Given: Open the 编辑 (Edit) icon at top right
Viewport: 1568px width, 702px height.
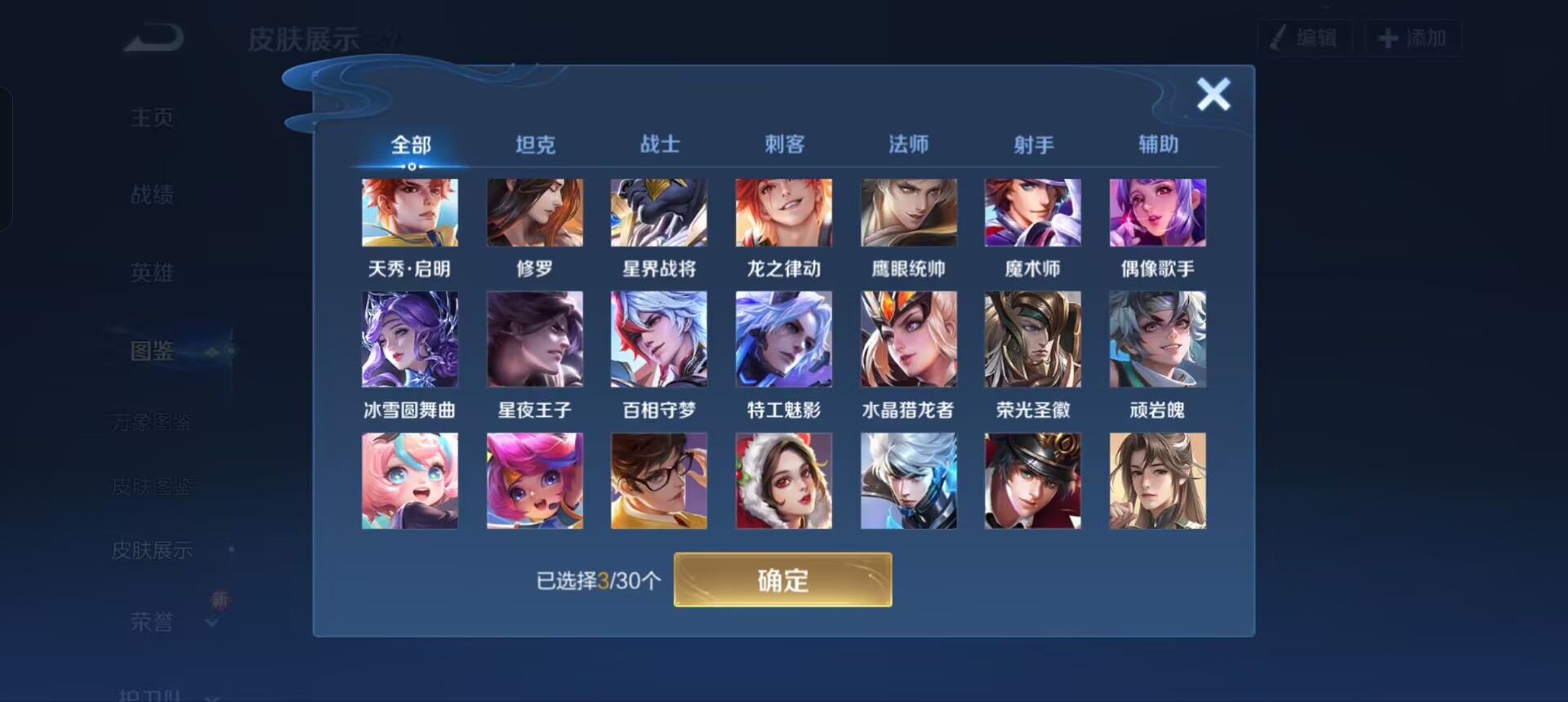Looking at the screenshot, I should pos(1304,38).
